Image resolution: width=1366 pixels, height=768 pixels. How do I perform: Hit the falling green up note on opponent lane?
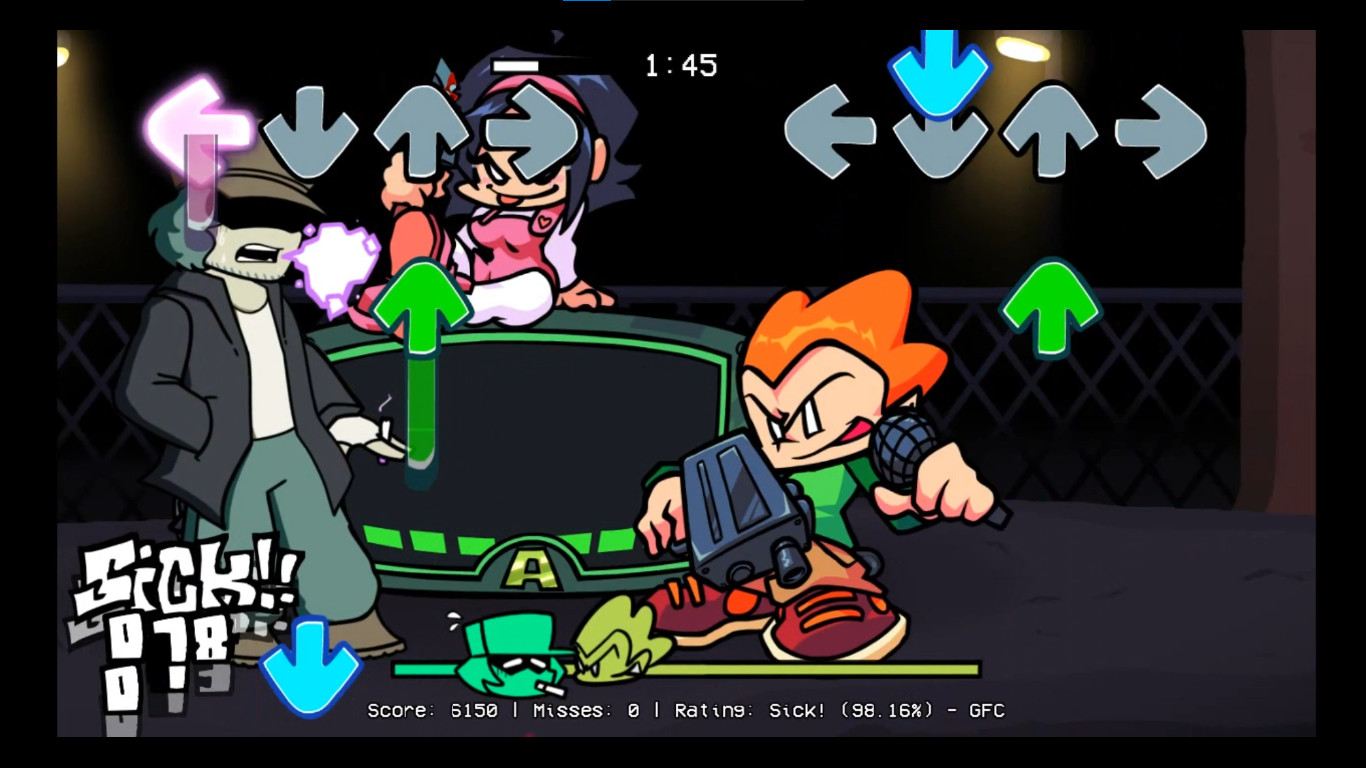point(424,305)
